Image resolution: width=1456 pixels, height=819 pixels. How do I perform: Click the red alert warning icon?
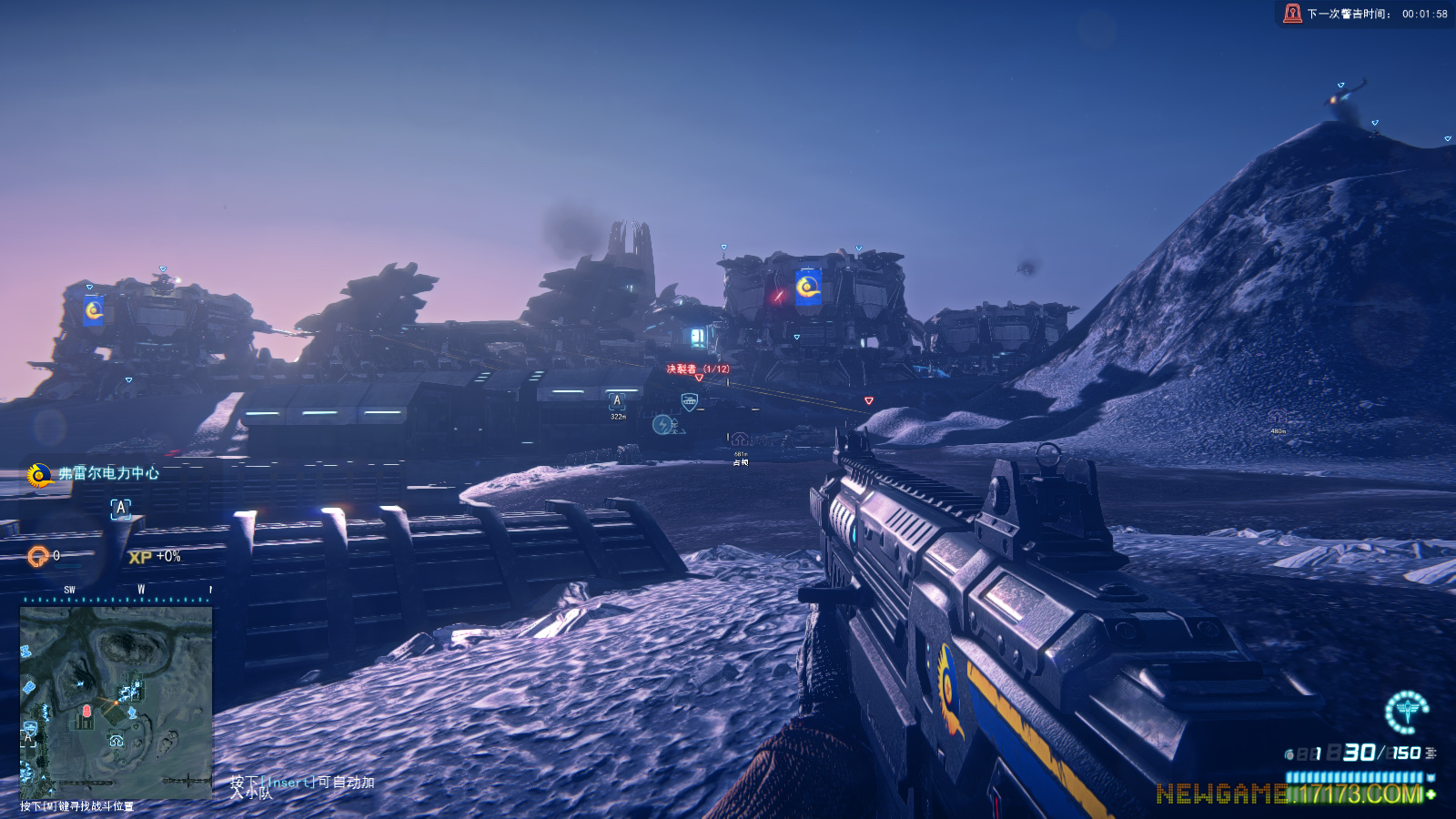pyautogui.click(x=1292, y=14)
